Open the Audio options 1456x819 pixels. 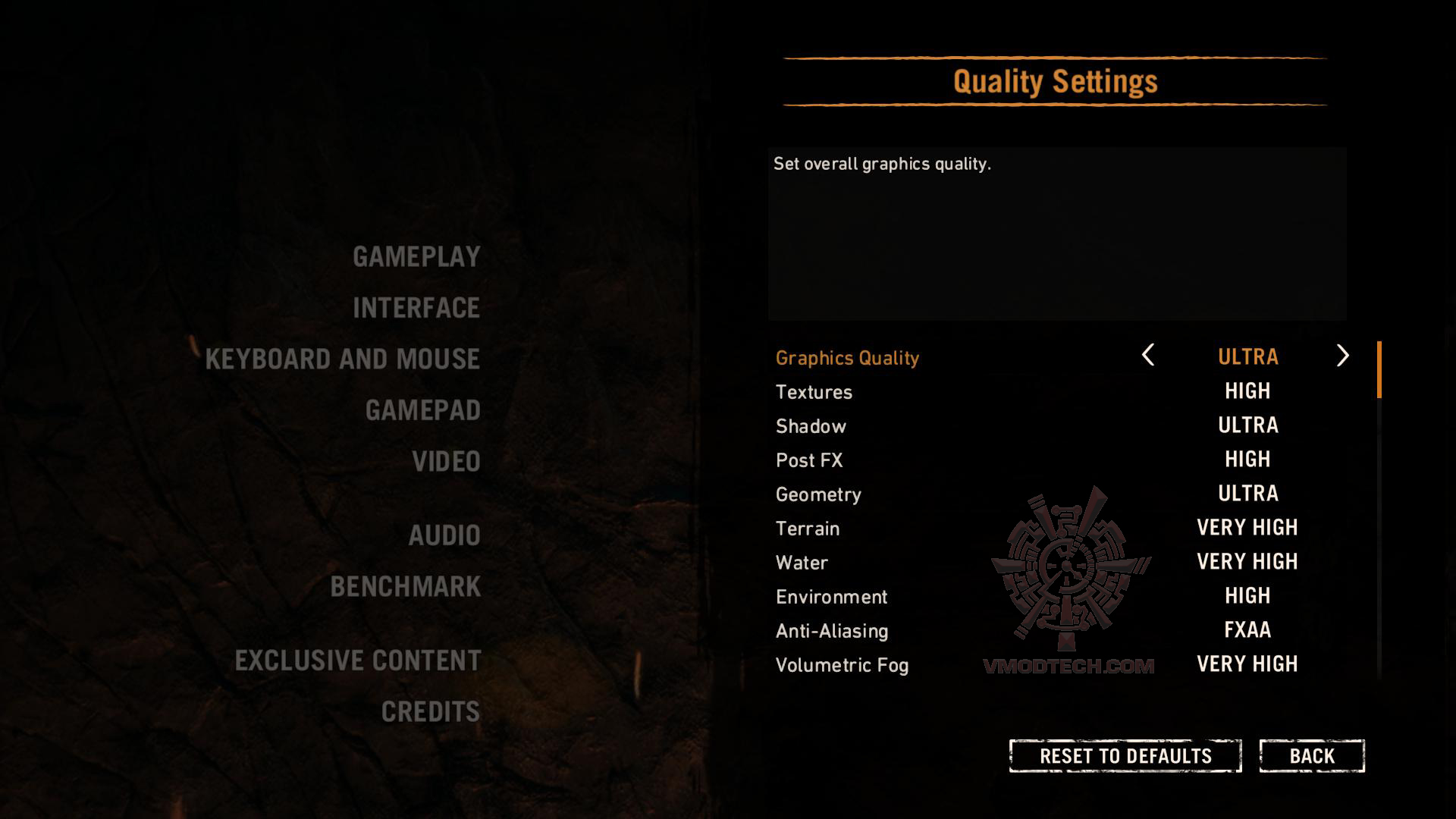point(444,535)
